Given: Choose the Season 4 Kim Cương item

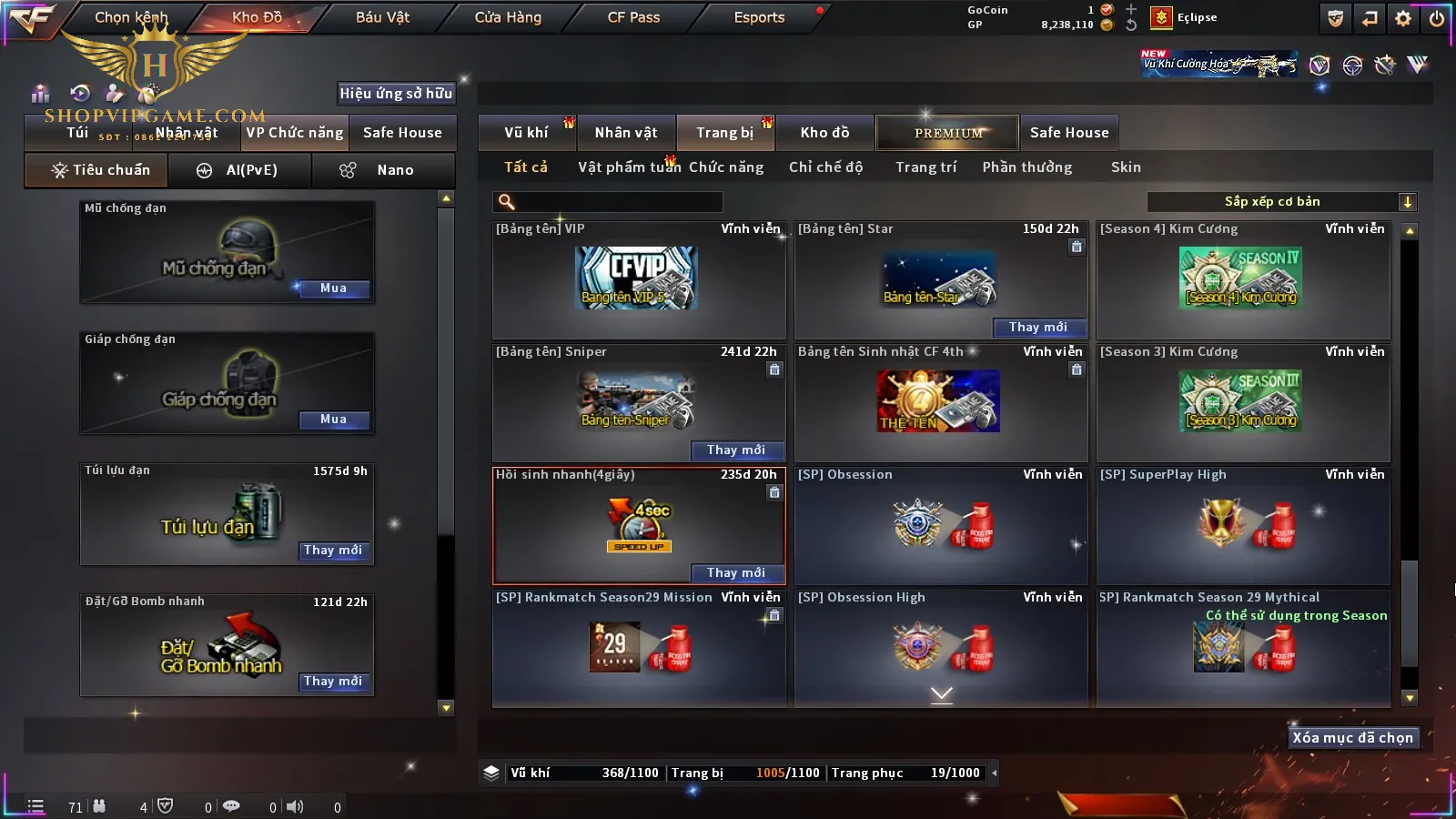Looking at the screenshot, I should 1242,279.
